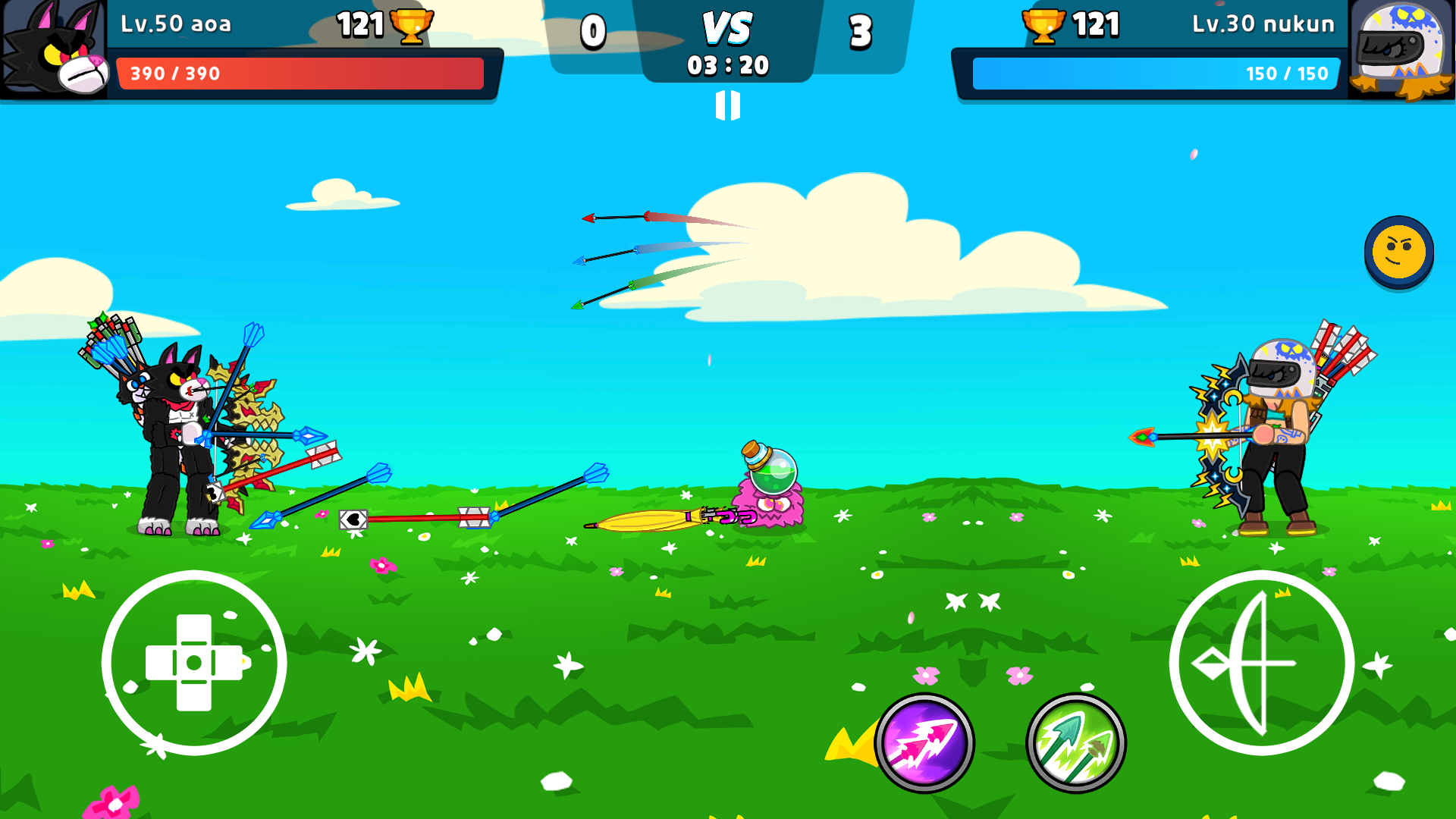Screen dimensions: 1456x819
Task: Open the smirking emoji reaction button
Action: [1399, 253]
